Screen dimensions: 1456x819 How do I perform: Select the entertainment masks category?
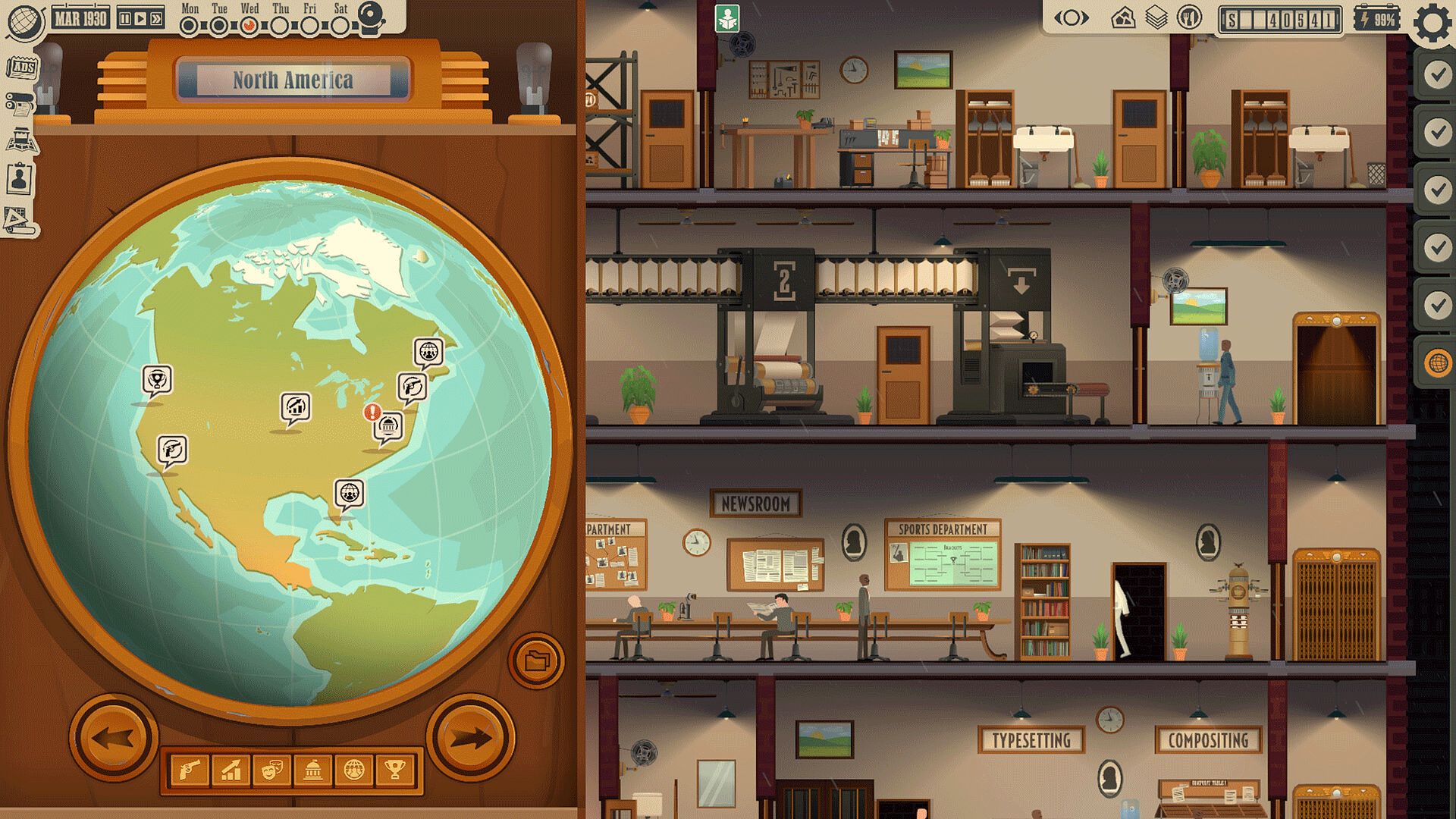pyautogui.click(x=272, y=769)
